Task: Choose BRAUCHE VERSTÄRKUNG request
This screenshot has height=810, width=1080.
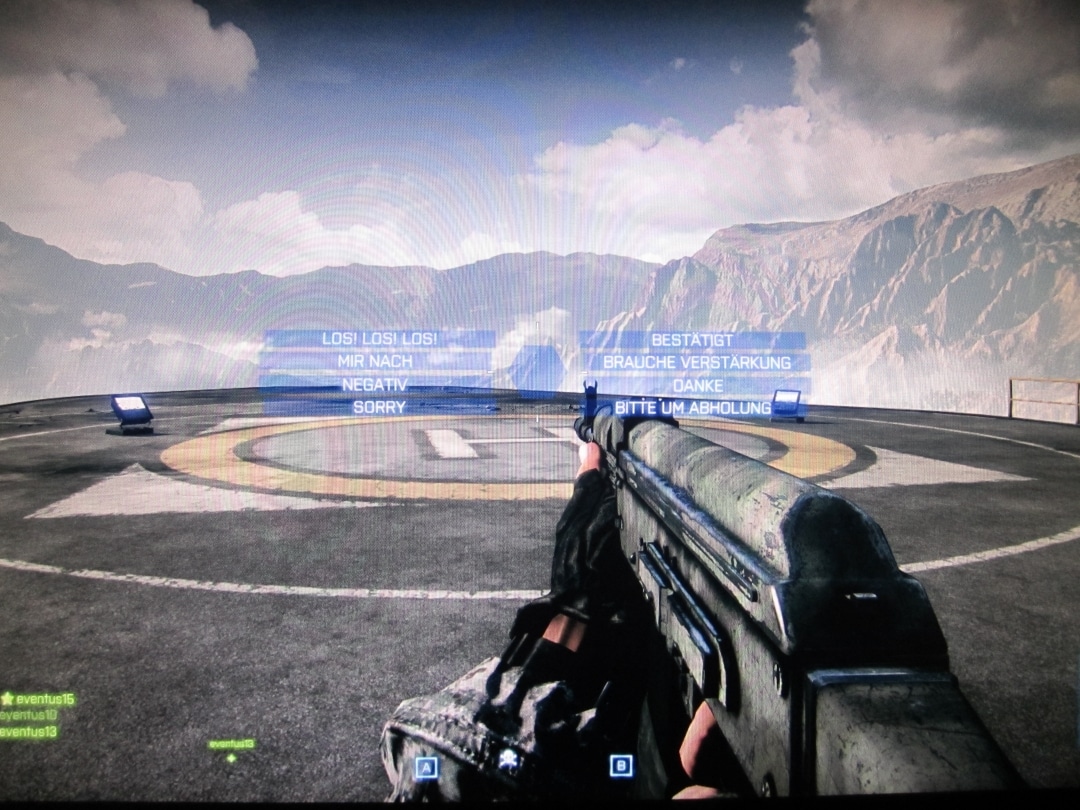Action: click(696, 362)
